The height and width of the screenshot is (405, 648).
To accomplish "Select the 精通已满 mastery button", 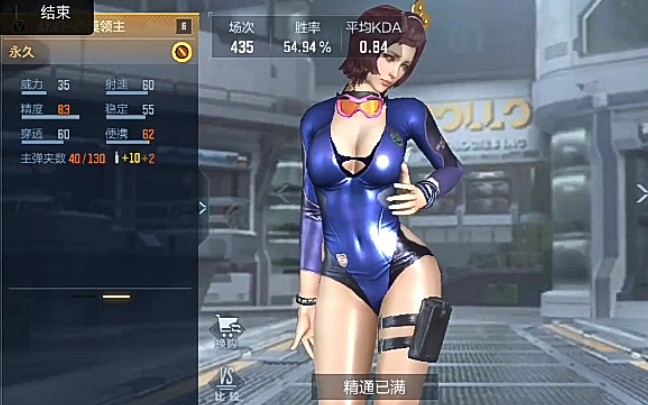I will (375, 386).
